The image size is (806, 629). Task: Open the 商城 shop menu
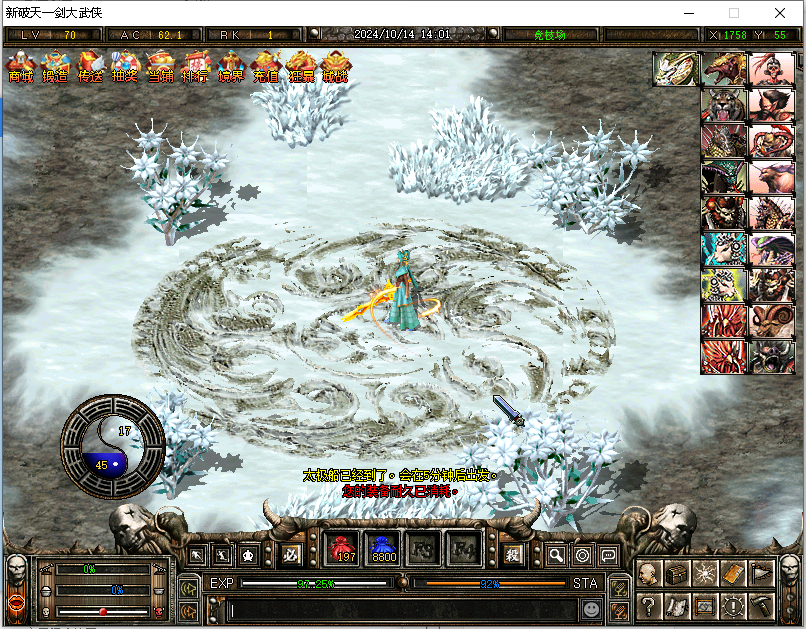(x=21, y=67)
